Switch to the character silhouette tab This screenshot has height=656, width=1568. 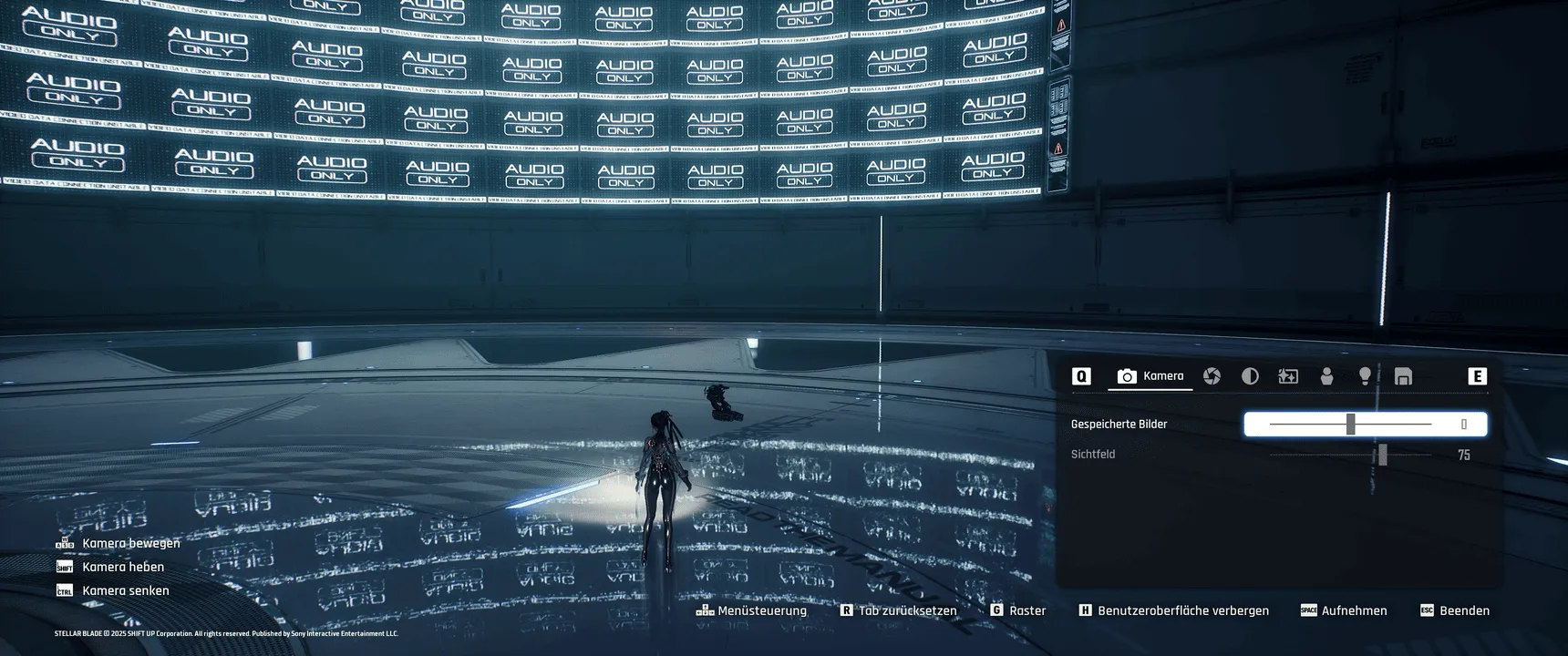(x=1326, y=376)
